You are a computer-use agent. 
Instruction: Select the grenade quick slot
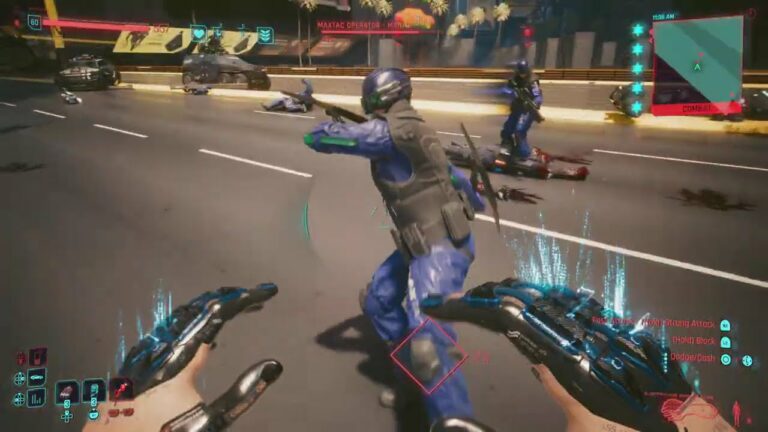click(x=67, y=391)
